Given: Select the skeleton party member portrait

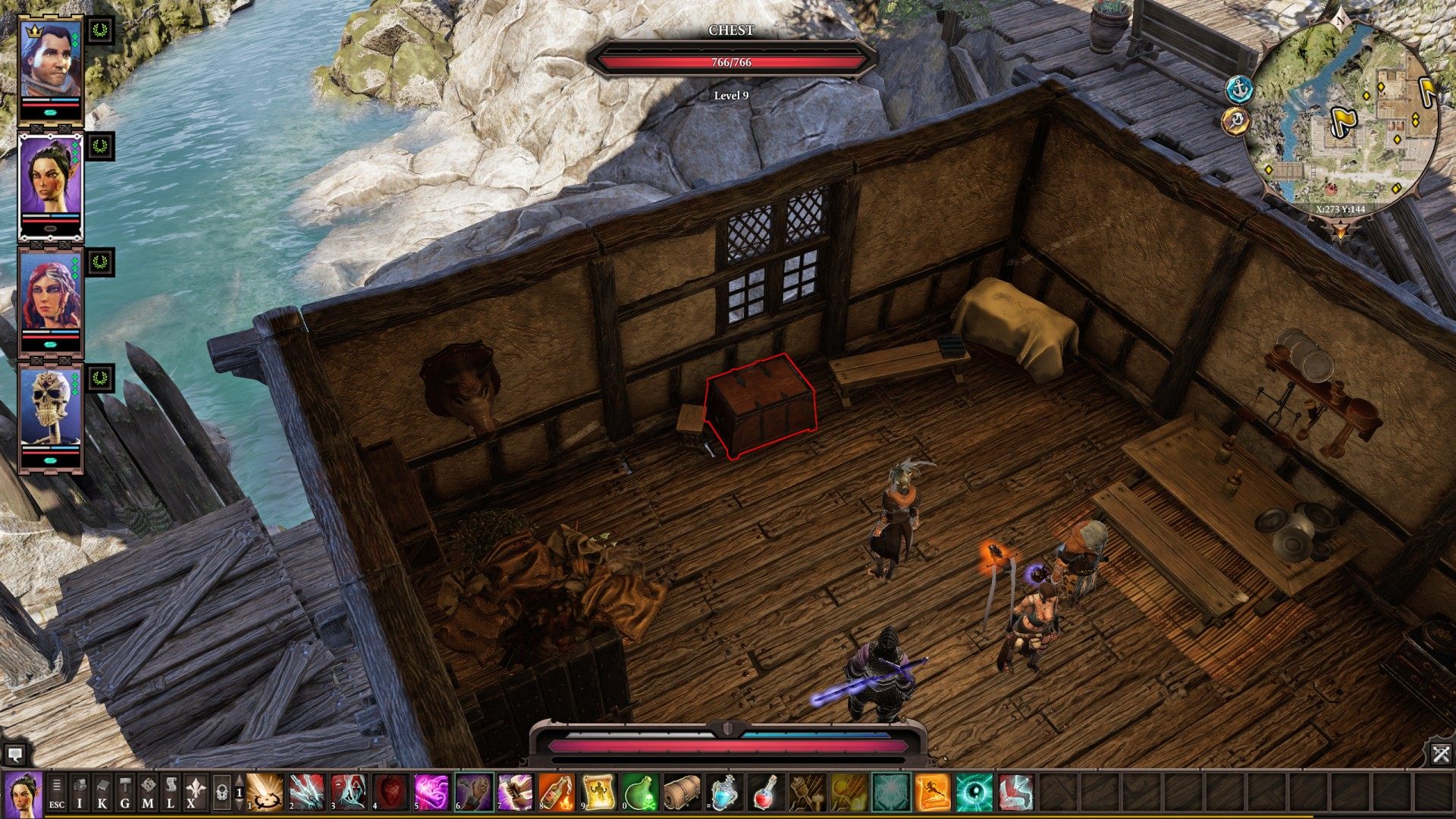Looking at the screenshot, I should point(51,408).
